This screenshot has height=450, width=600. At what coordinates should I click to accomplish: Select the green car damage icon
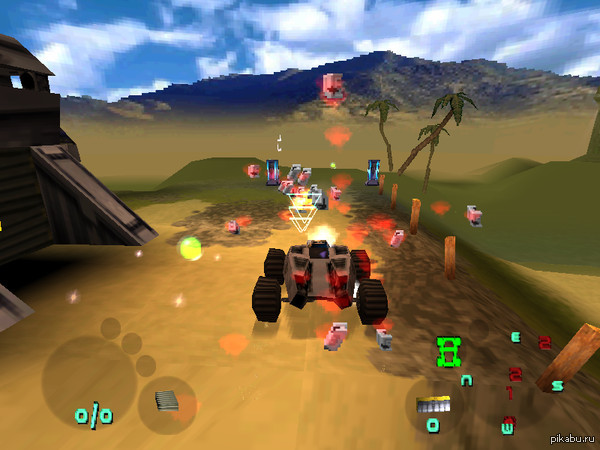(x=449, y=350)
